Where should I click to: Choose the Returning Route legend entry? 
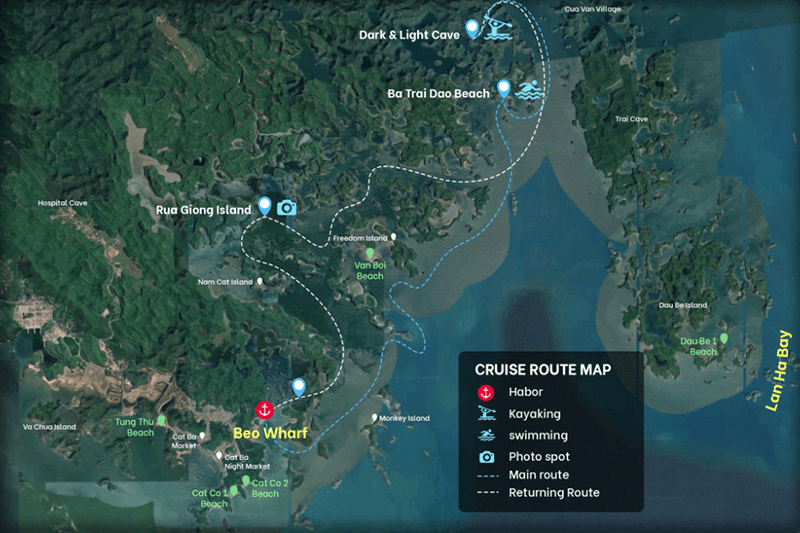(553, 493)
